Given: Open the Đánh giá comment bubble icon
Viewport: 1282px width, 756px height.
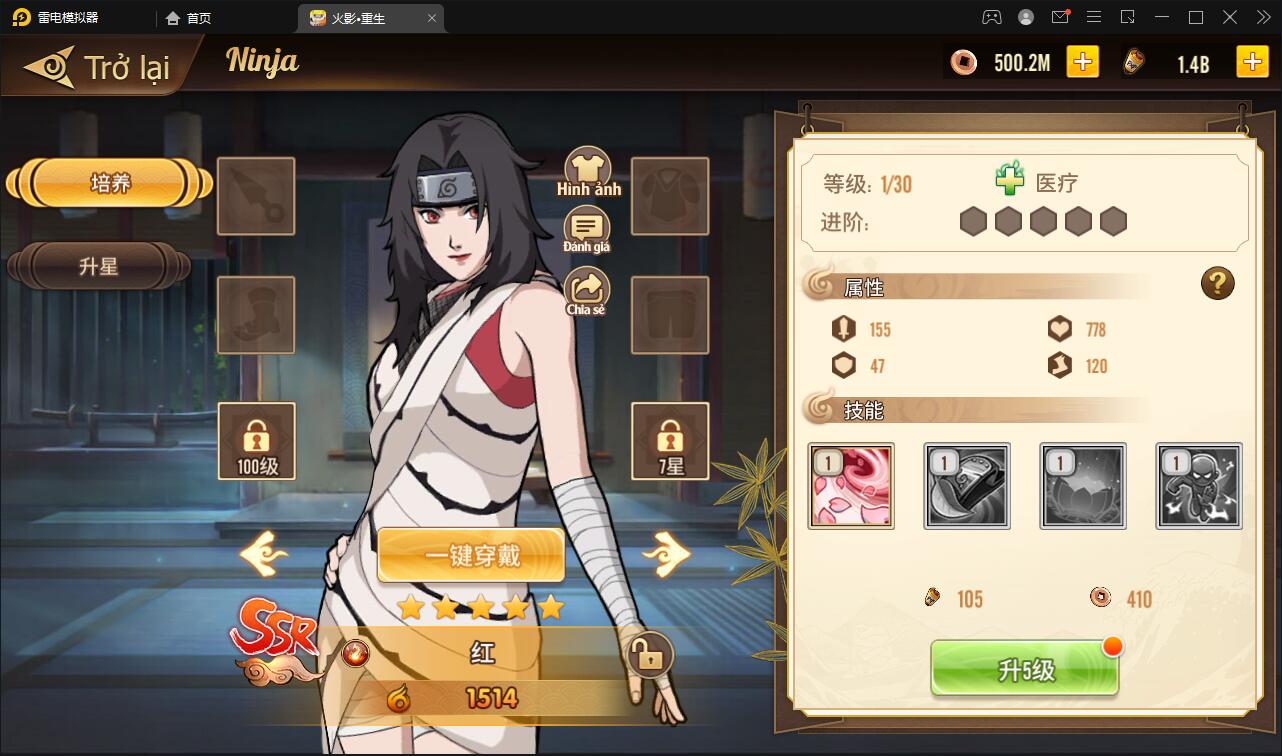Looking at the screenshot, I should (x=587, y=228).
